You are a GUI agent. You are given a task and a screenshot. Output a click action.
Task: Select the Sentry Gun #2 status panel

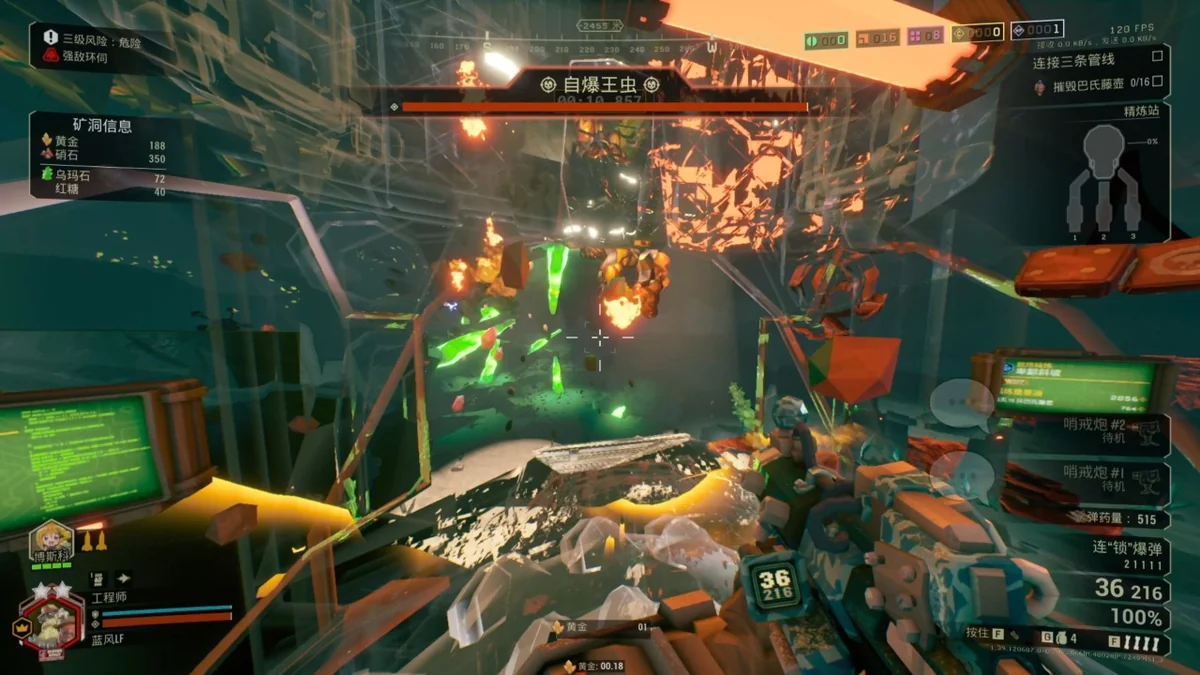pyautogui.click(x=1108, y=433)
